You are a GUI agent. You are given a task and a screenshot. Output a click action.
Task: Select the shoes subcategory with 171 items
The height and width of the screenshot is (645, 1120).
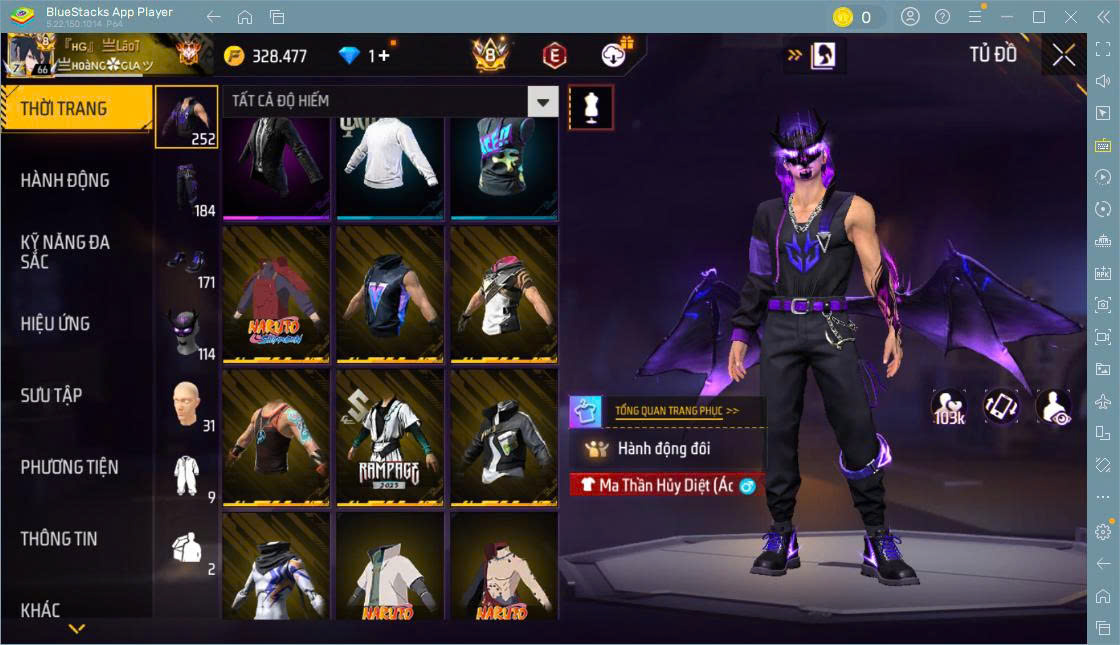pos(187,260)
